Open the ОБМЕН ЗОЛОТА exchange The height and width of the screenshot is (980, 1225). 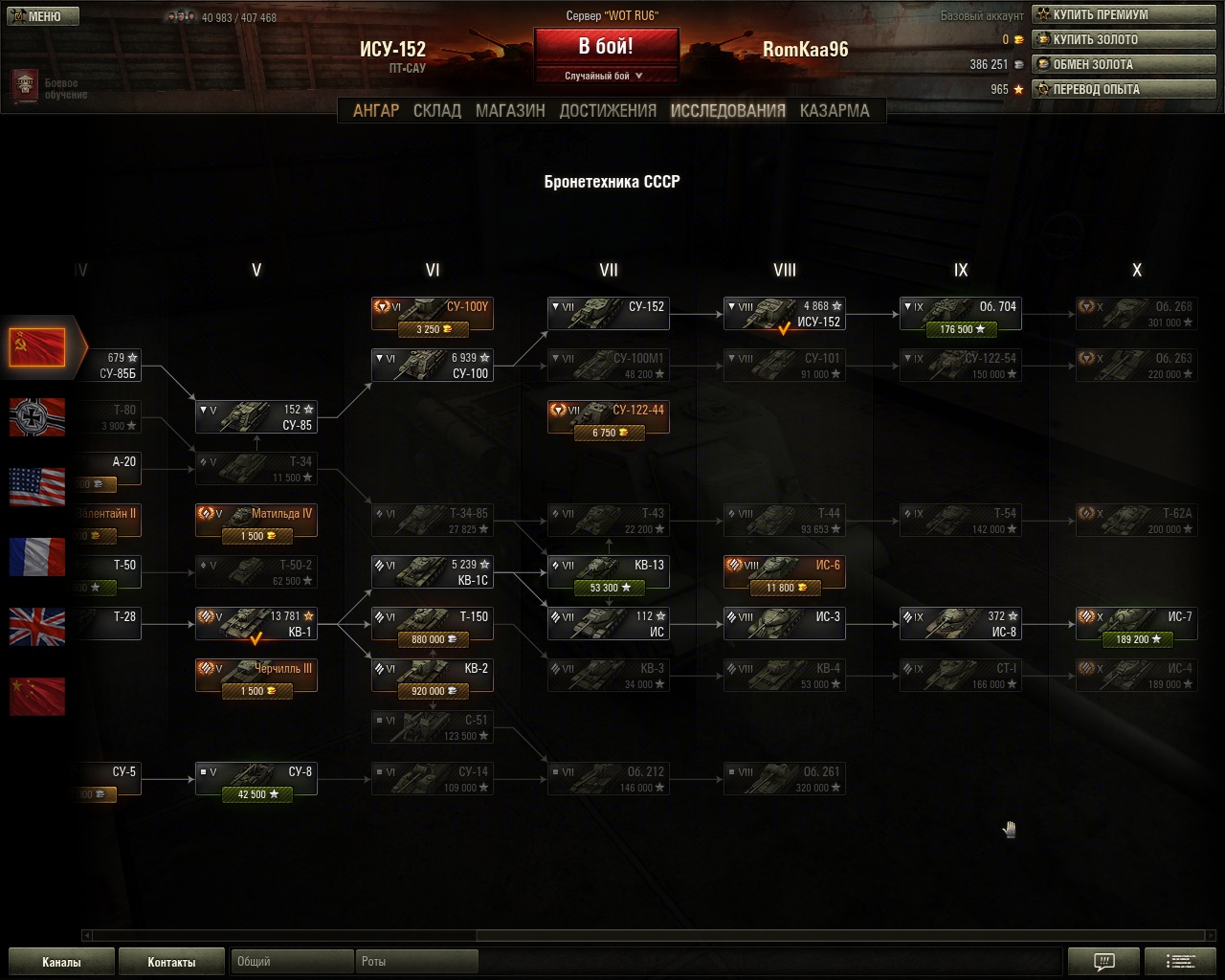pos(1124,65)
